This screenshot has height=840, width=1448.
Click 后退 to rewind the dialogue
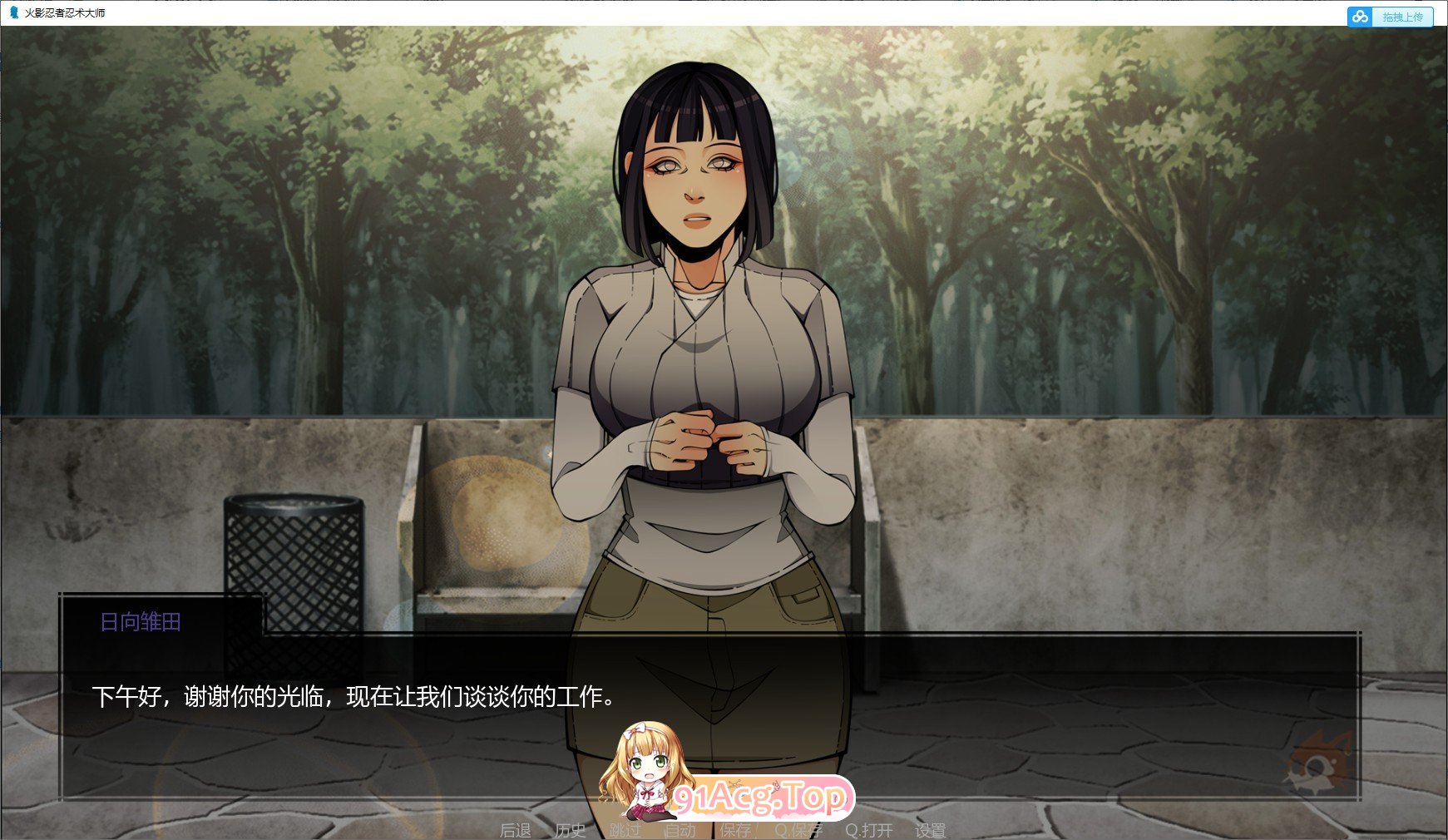(514, 829)
